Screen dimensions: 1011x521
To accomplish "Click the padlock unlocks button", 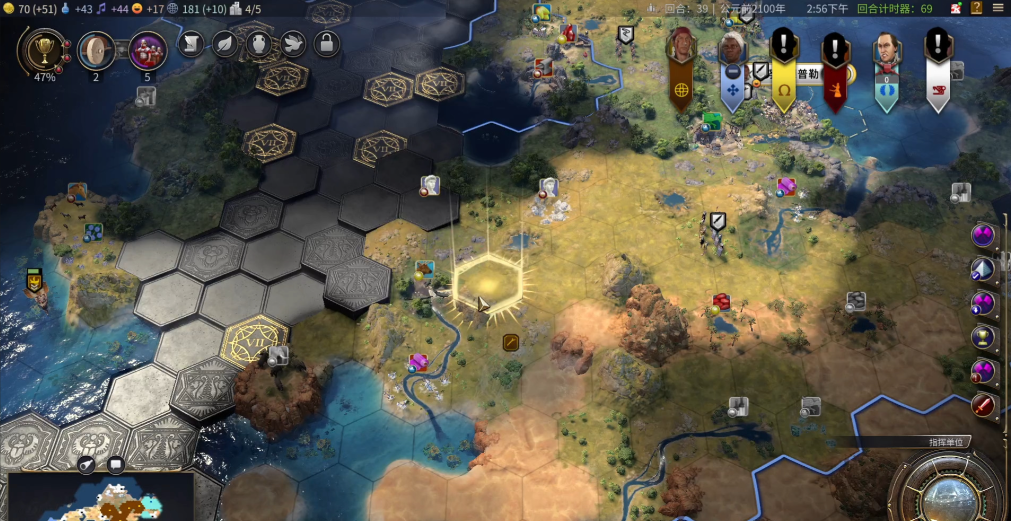I will click(x=326, y=44).
